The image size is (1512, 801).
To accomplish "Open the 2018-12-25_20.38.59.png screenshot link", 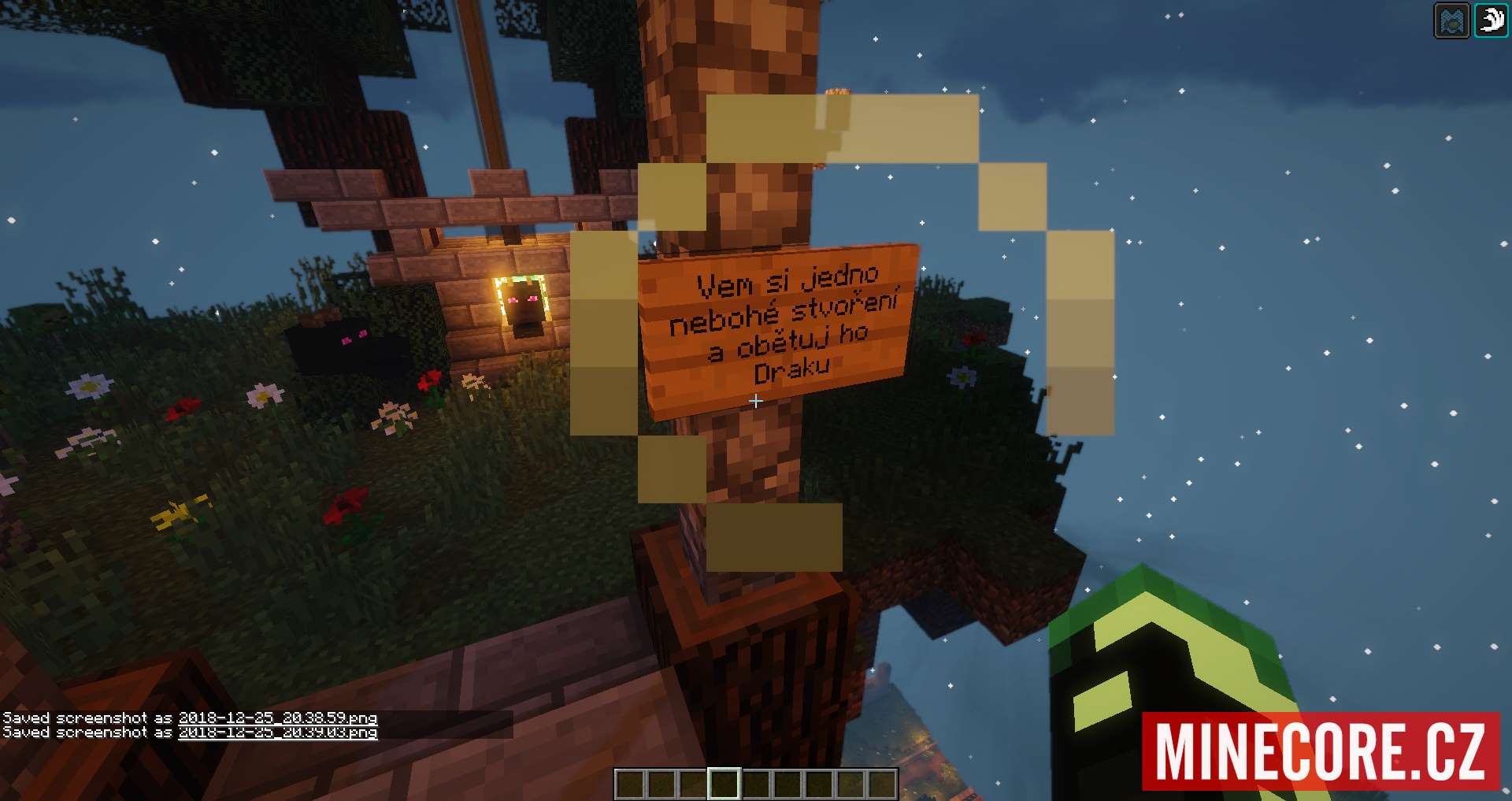I will coord(277,718).
